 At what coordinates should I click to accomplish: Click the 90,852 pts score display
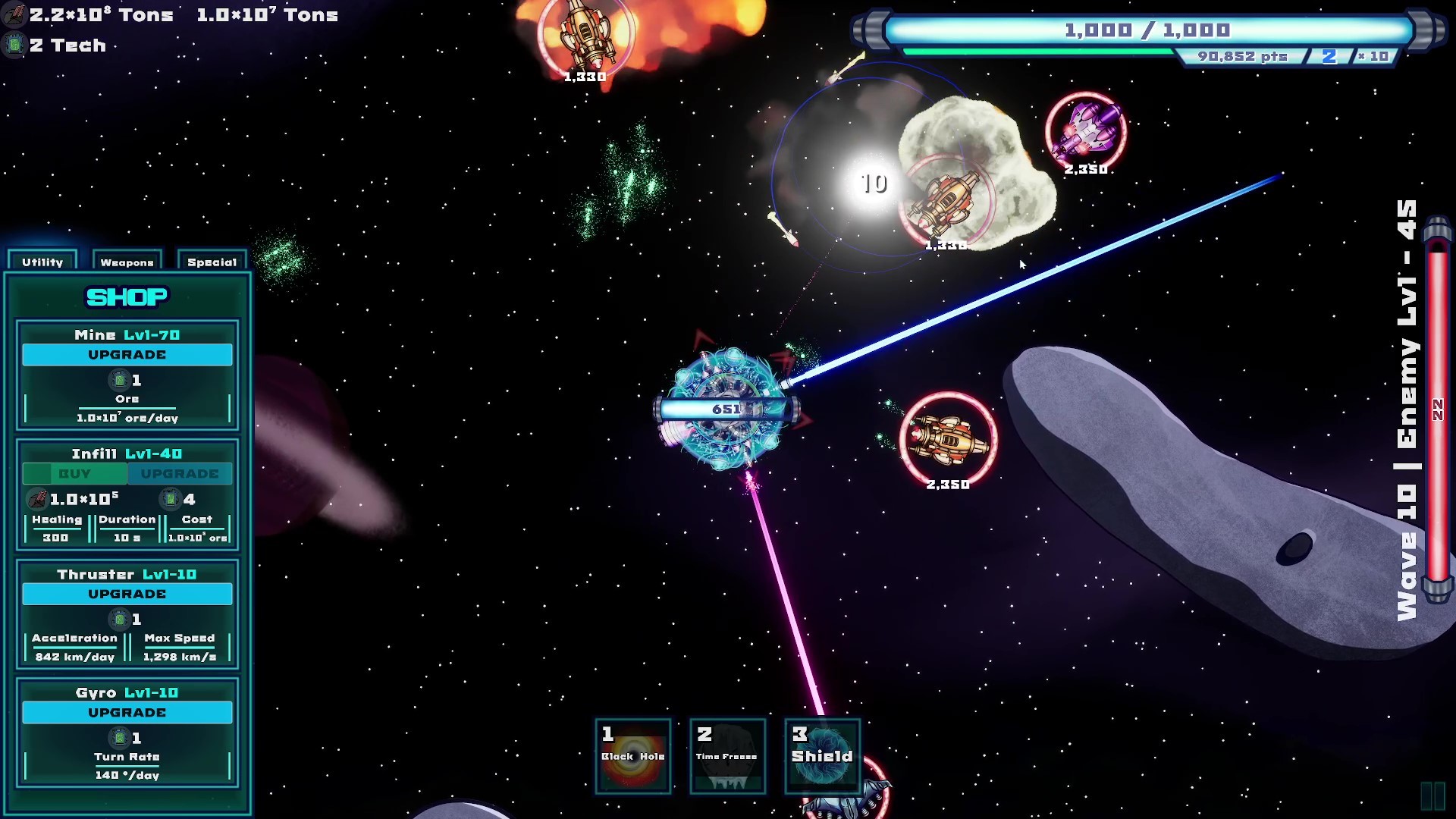point(1243,55)
